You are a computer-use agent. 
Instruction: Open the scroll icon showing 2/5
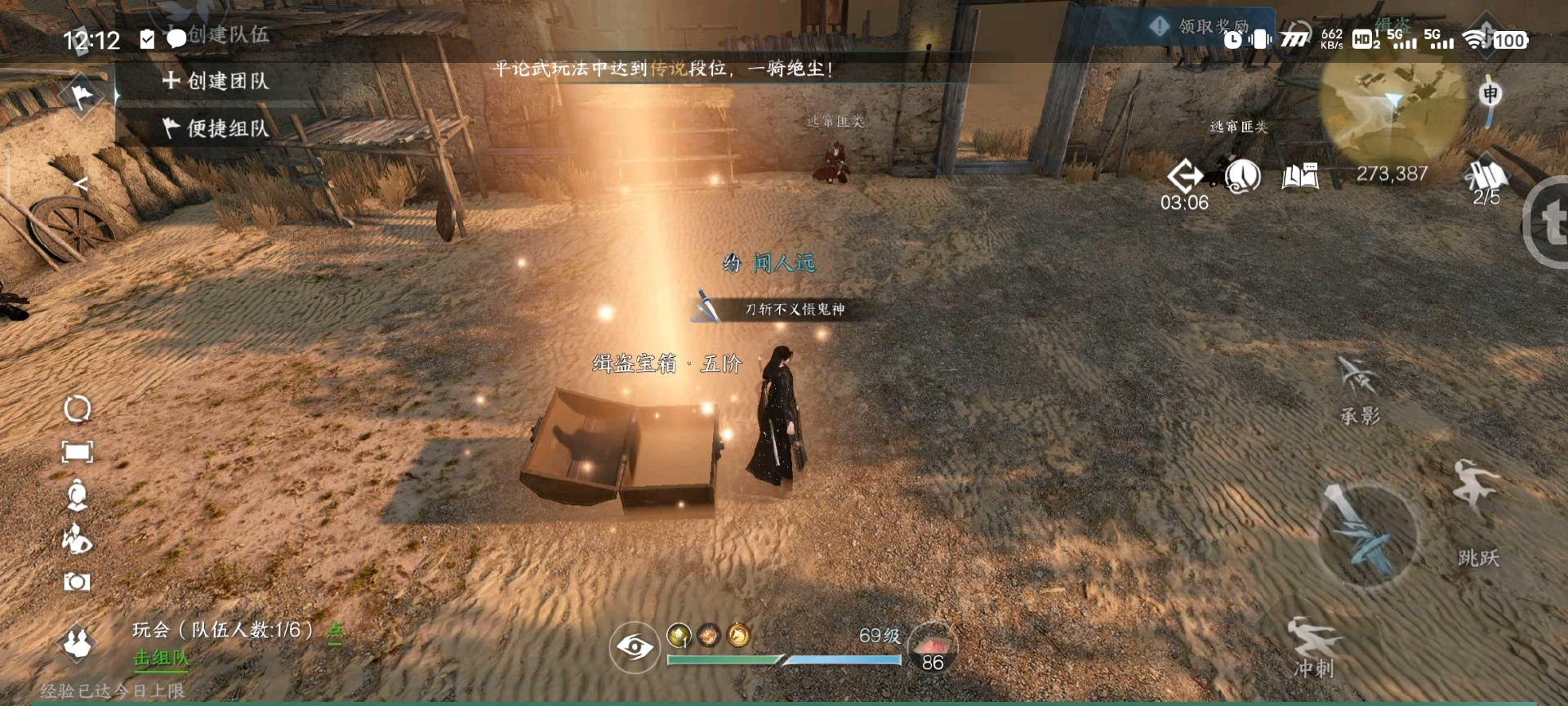click(1486, 177)
